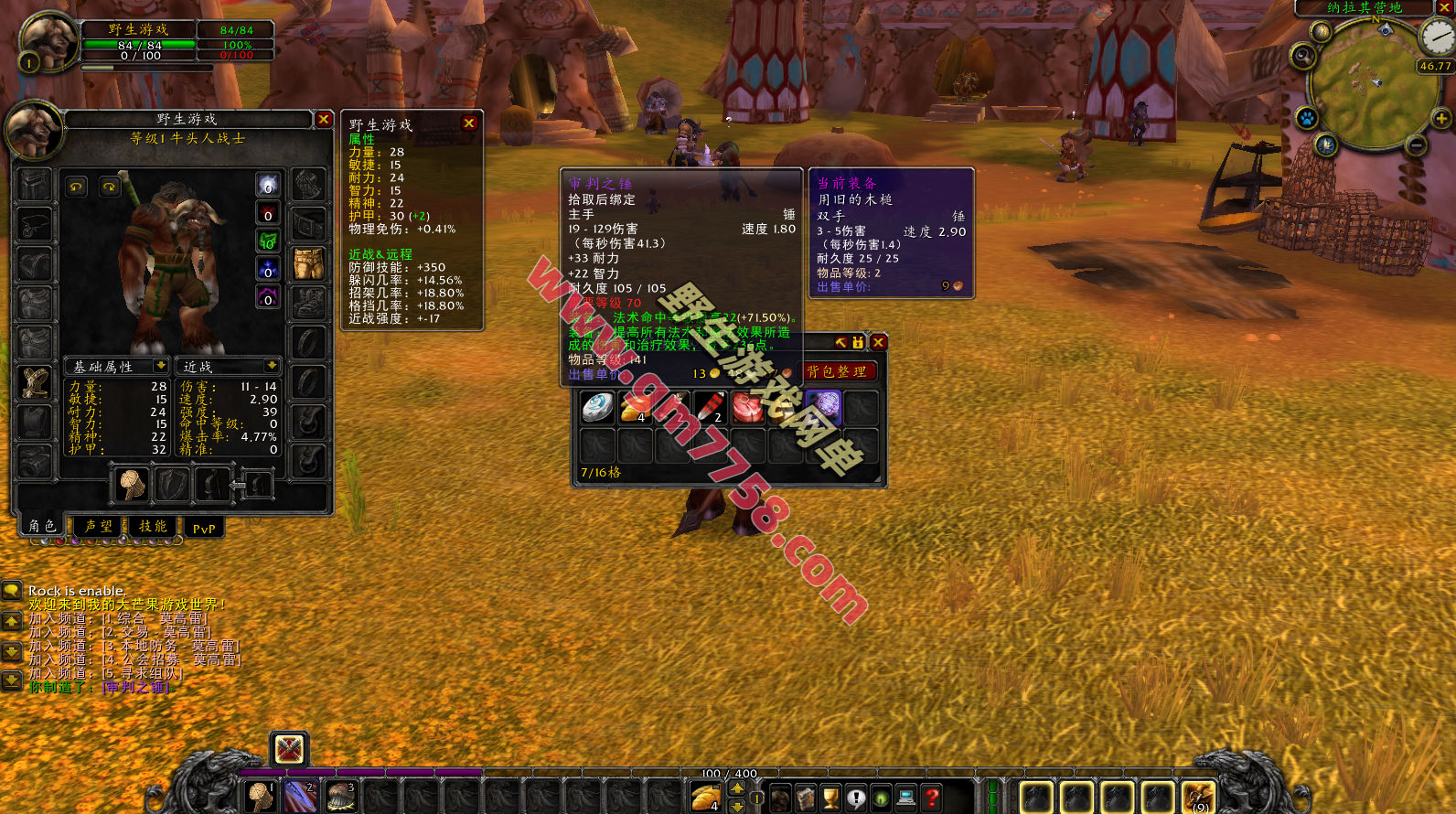This screenshot has height=814, width=1456.
Task: Open the red question mark help button
Action: 931,798
